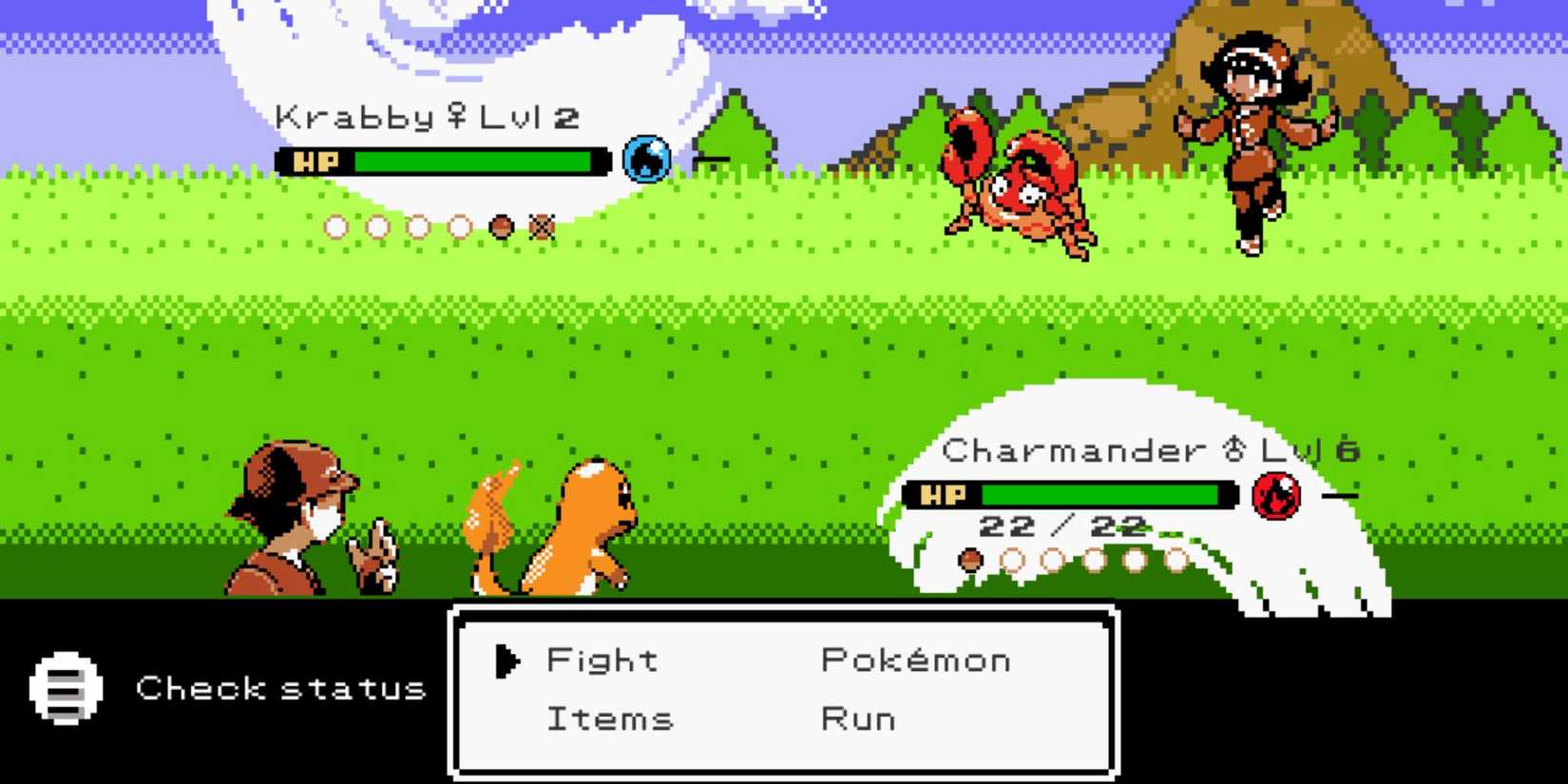Select the Pokémon menu option
Screen dimensions: 1568x784
914,660
